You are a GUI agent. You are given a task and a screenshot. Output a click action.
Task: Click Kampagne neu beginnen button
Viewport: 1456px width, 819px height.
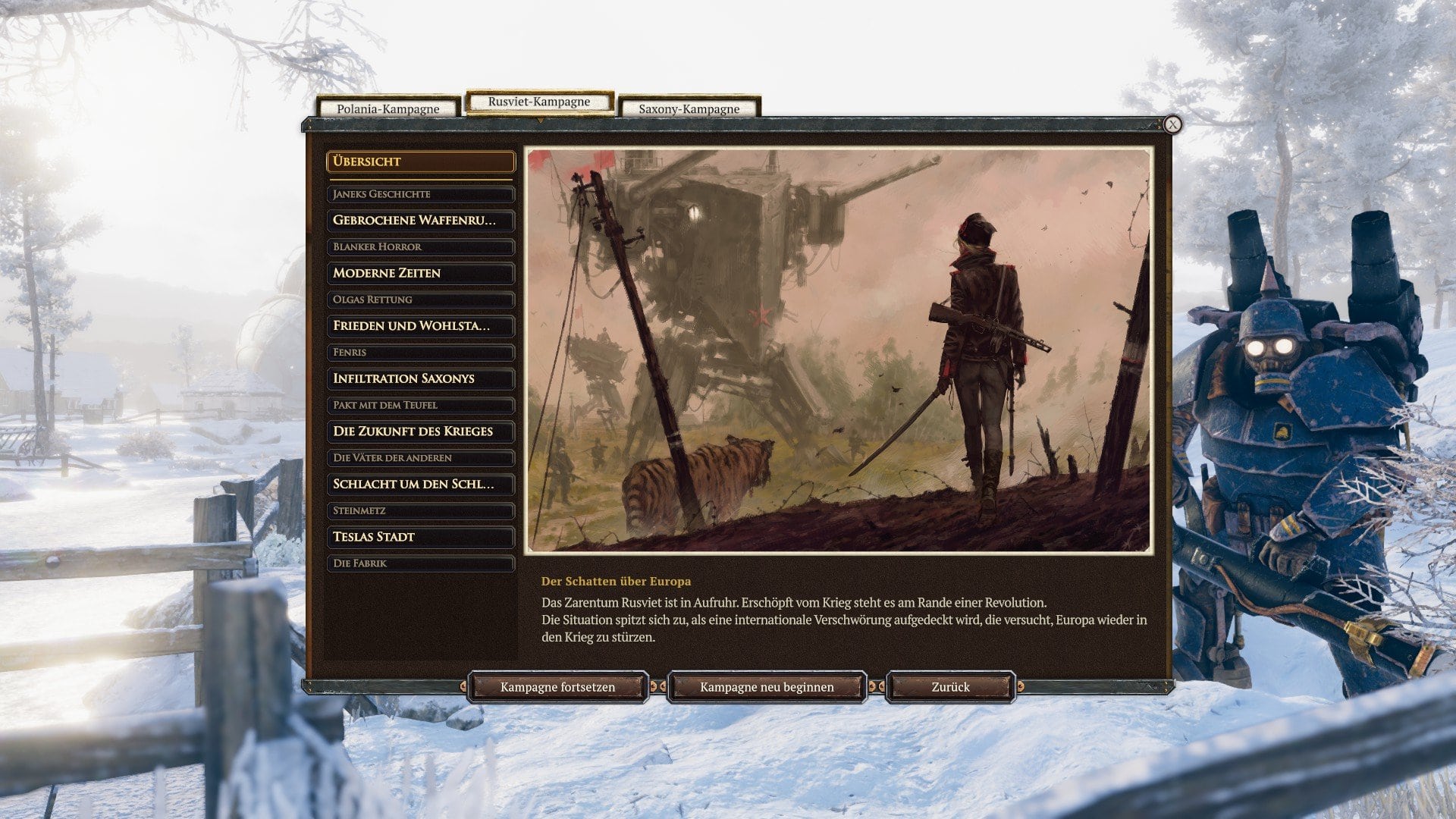[x=767, y=687]
